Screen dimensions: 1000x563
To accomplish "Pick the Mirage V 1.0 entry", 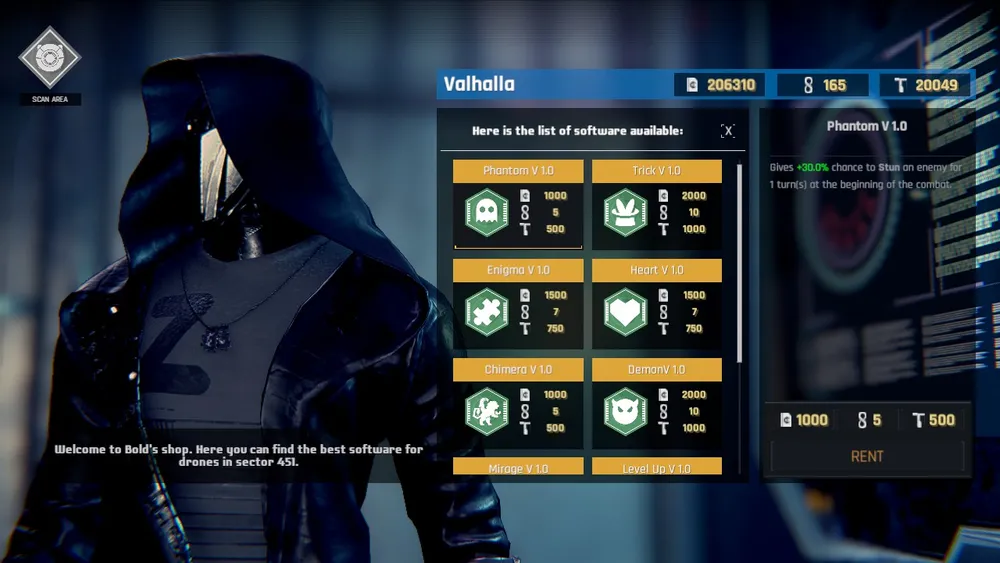I will point(518,467).
